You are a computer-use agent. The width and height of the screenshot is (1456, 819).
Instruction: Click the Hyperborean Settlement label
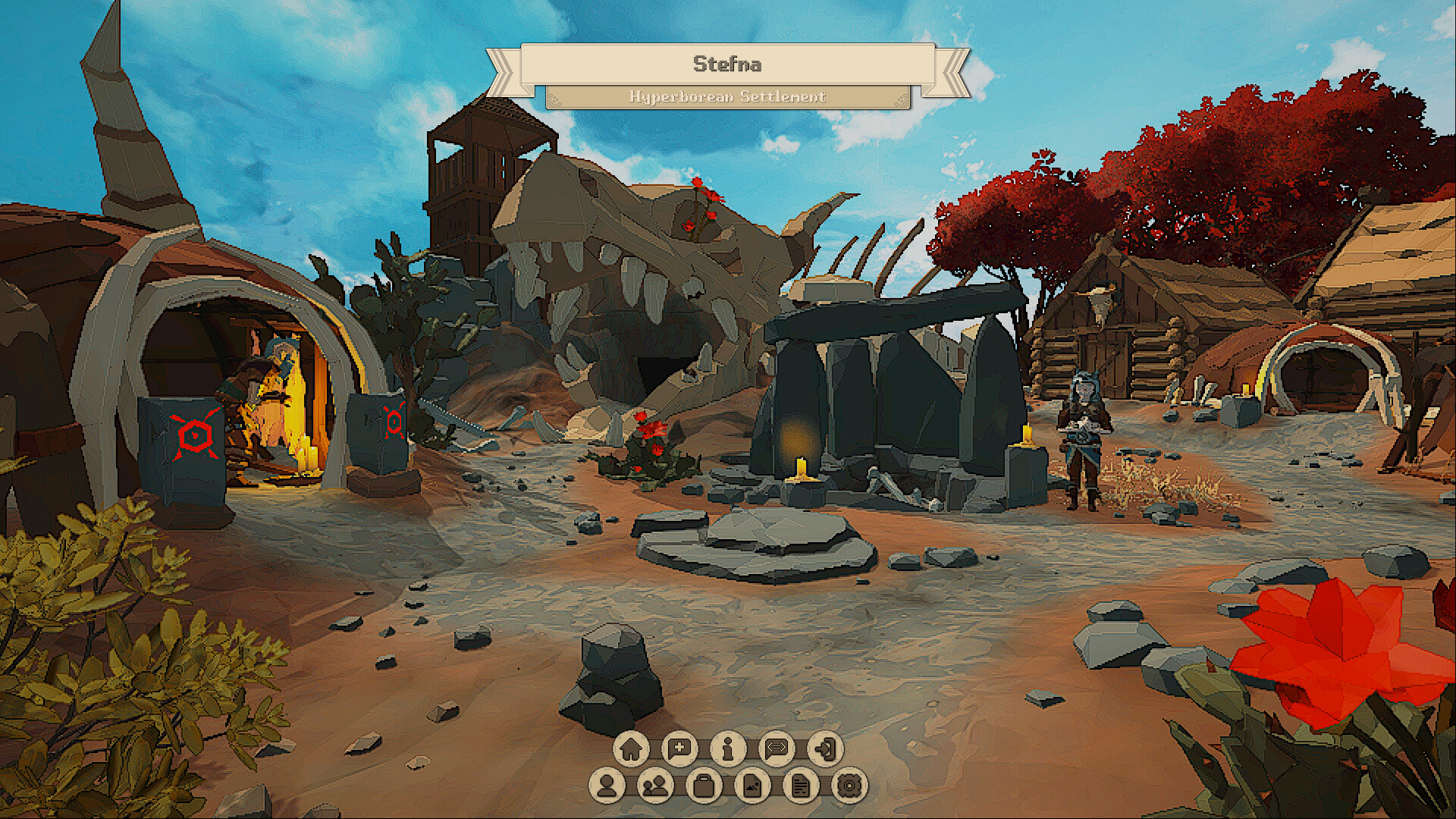pyautogui.click(x=728, y=97)
